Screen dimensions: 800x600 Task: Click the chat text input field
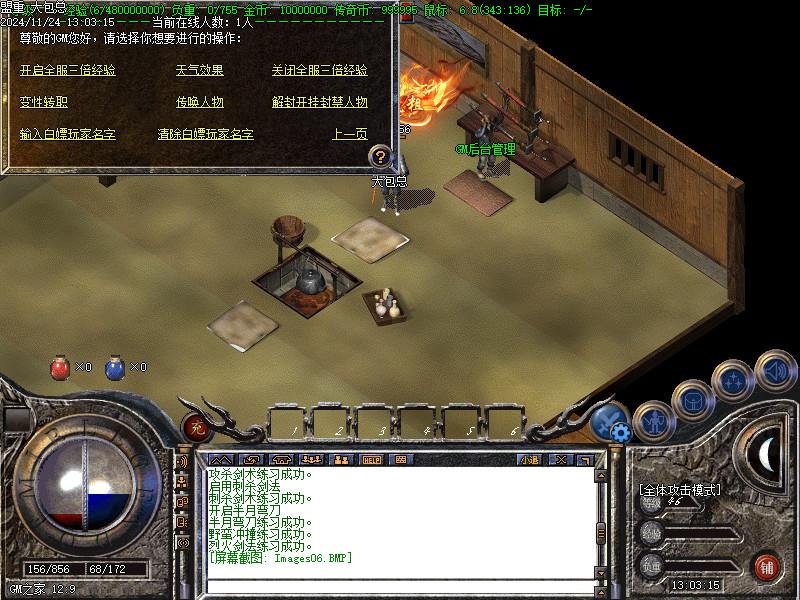click(400, 585)
